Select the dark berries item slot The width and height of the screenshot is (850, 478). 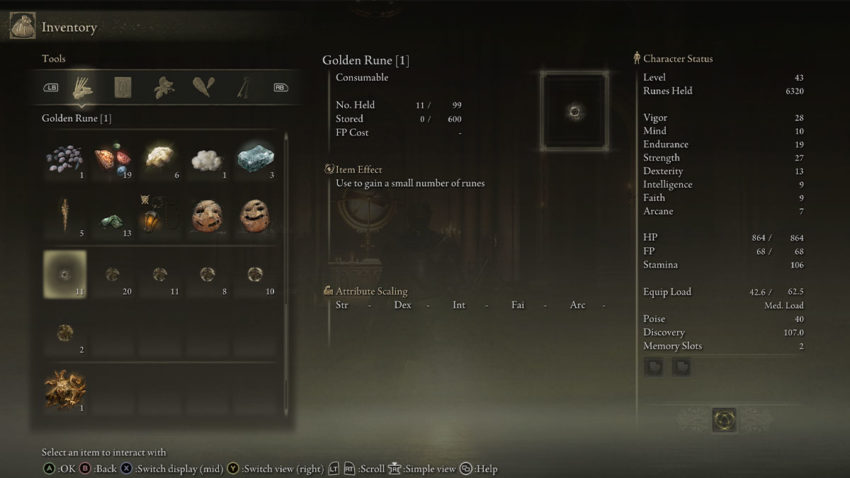[65, 159]
